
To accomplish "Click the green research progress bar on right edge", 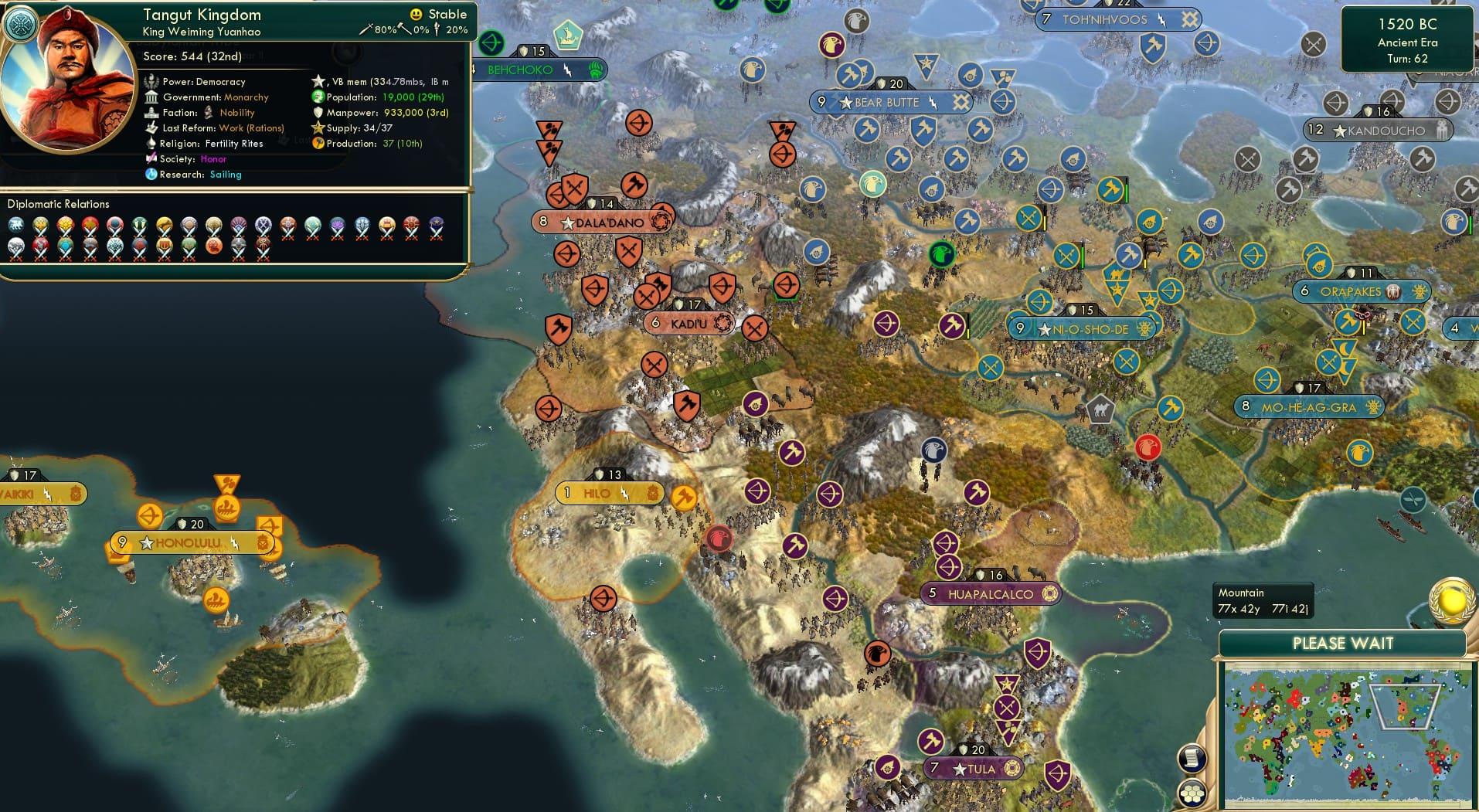I will pos(1470,224).
